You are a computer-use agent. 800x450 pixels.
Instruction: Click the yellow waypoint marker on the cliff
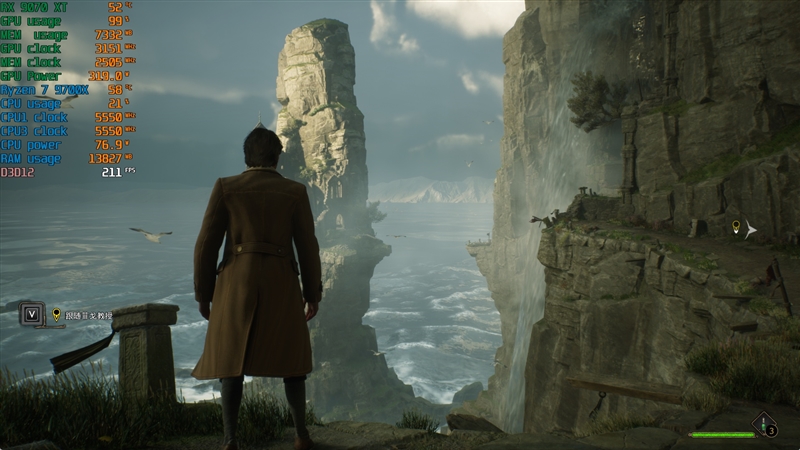[x=736, y=228]
